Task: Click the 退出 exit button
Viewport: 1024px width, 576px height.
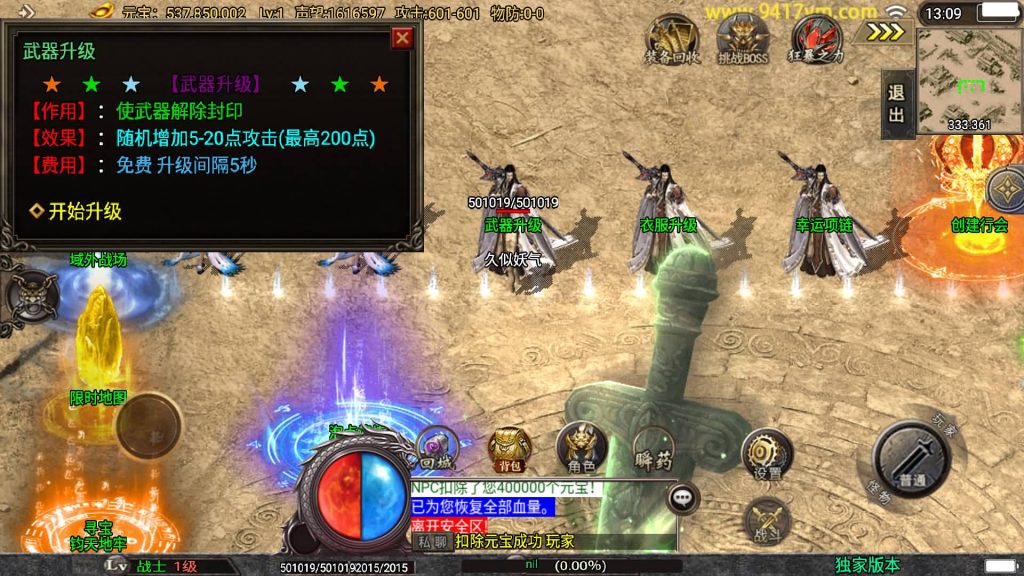Action: pyautogui.click(x=896, y=104)
